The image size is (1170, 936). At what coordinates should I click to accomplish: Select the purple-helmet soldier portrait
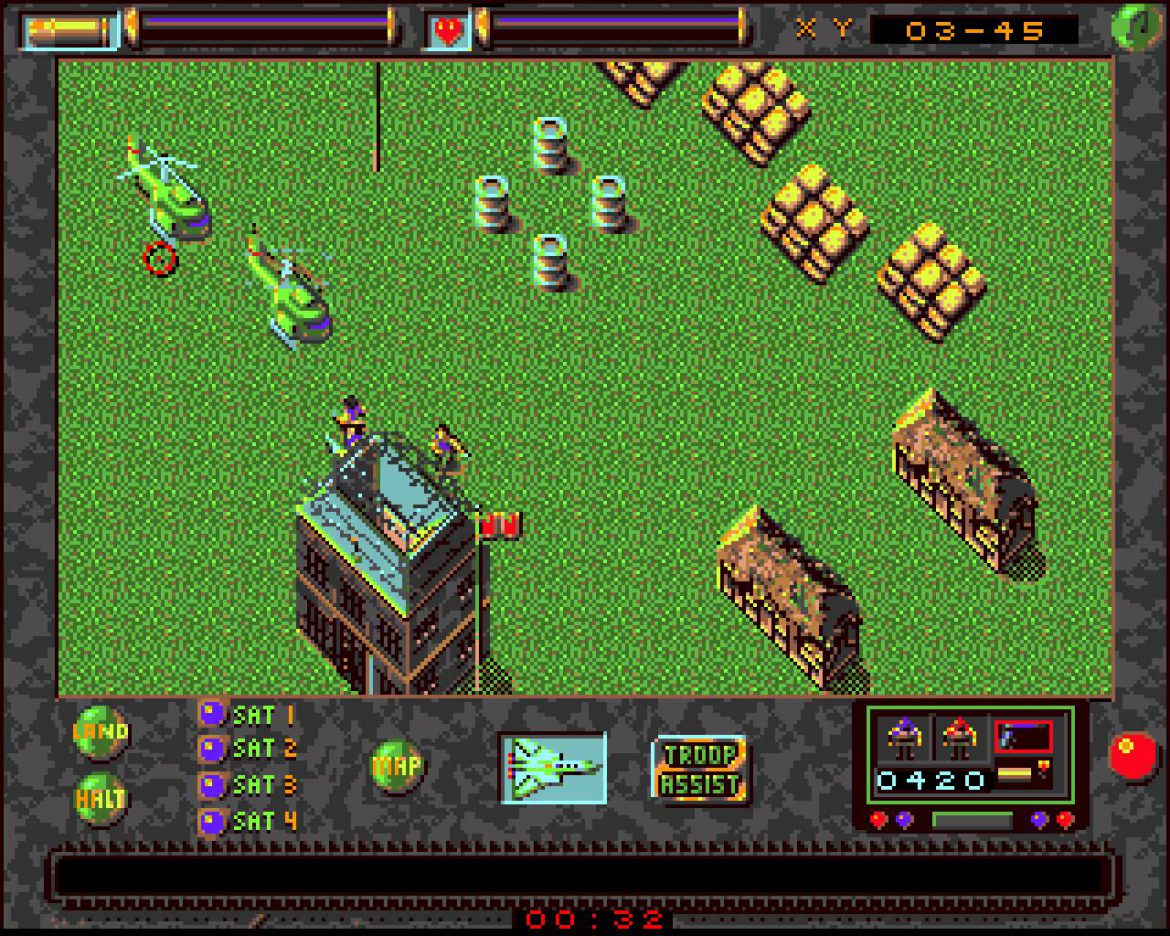tap(905, 739)
